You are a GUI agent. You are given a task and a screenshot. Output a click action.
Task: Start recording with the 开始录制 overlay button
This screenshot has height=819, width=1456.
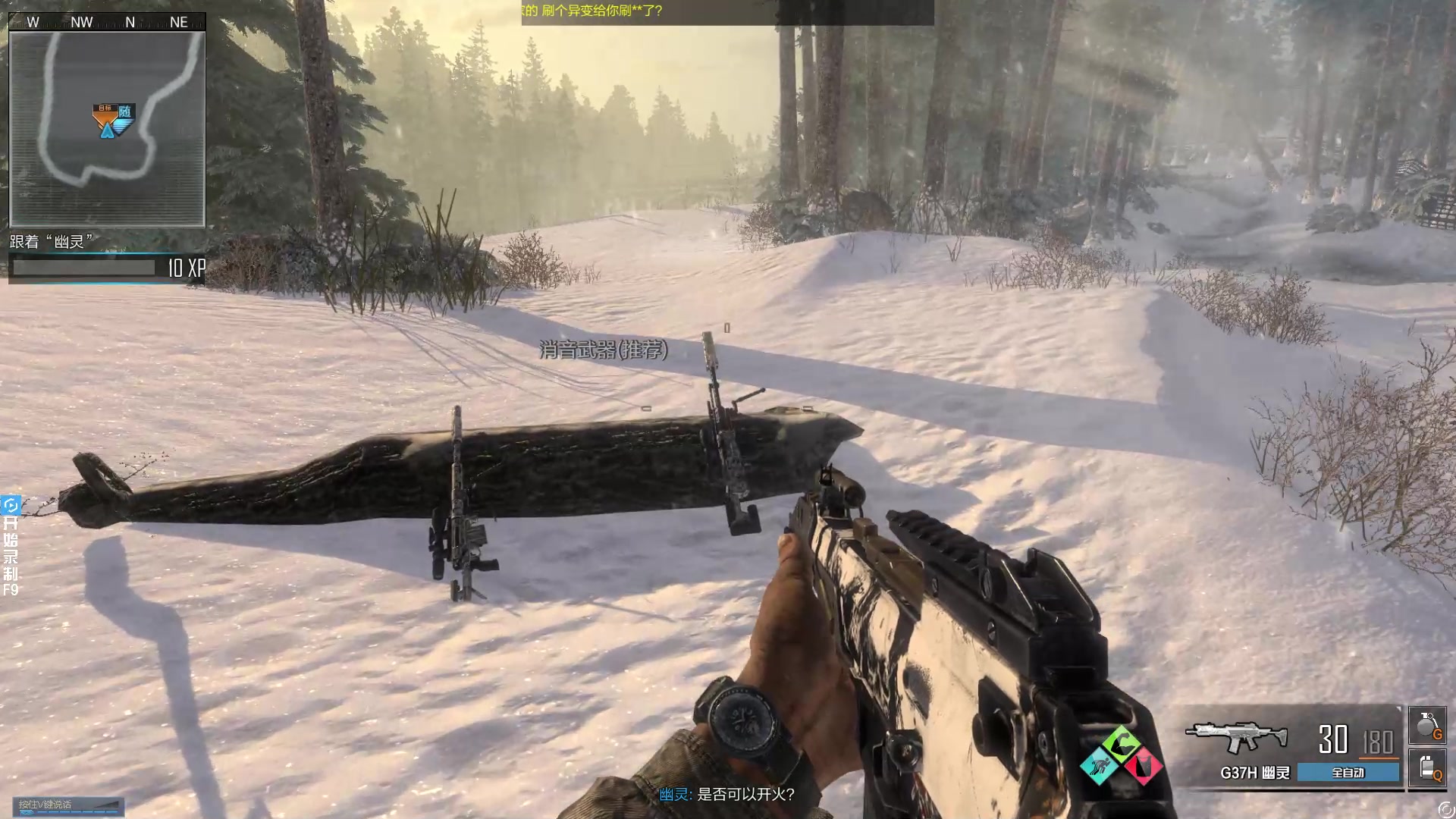(x=11, y=546)
